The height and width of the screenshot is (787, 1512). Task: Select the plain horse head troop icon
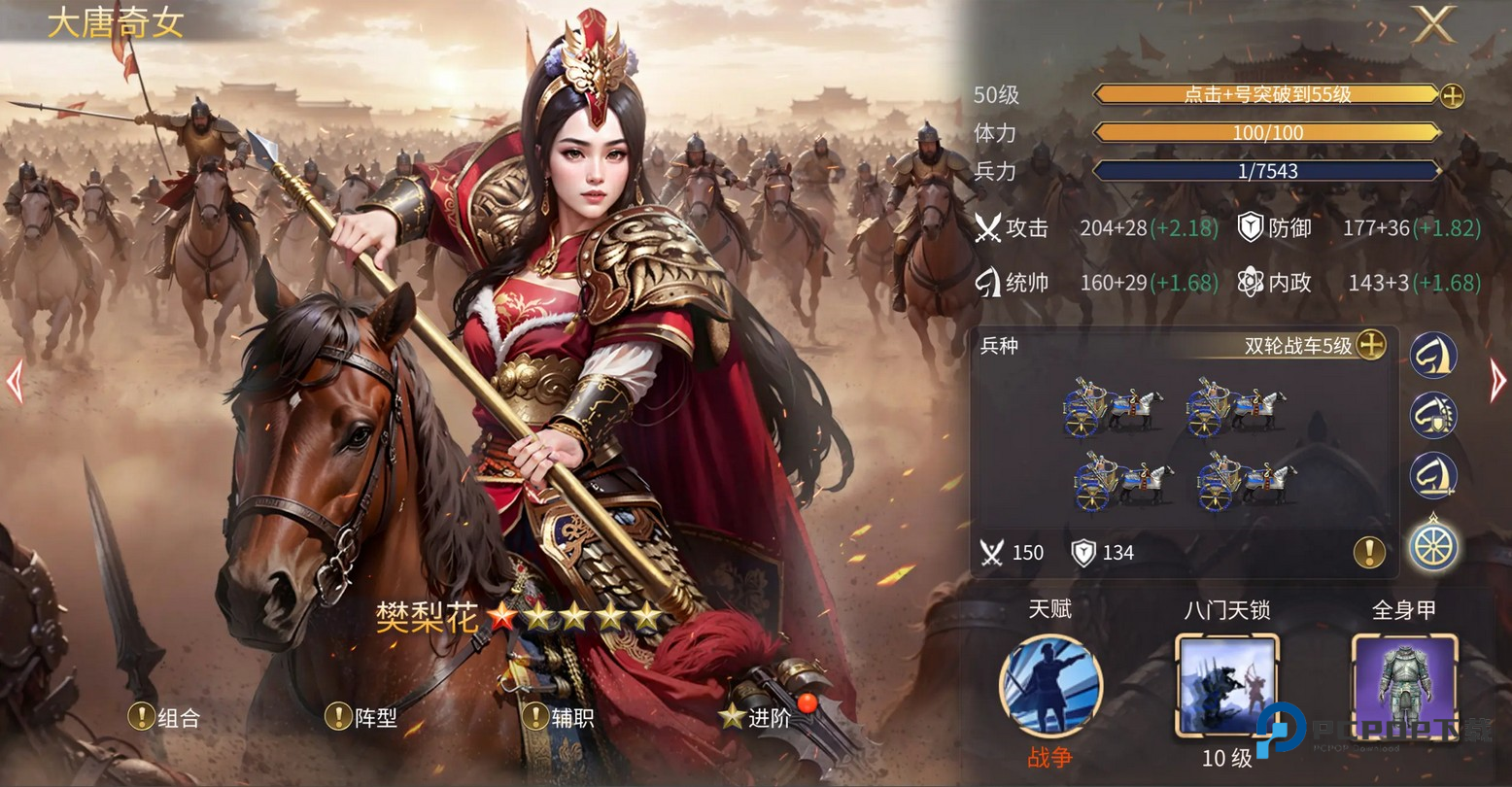(x=1433, y=355)
